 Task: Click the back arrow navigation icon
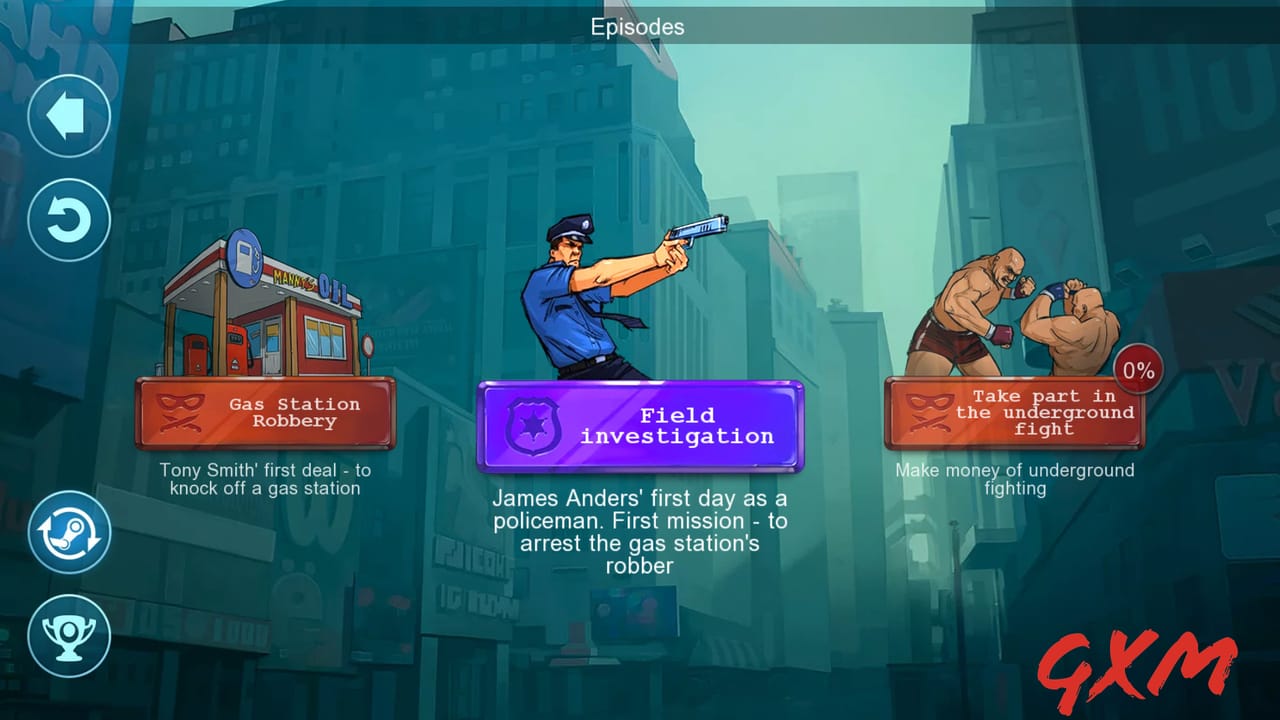[68, 115]
